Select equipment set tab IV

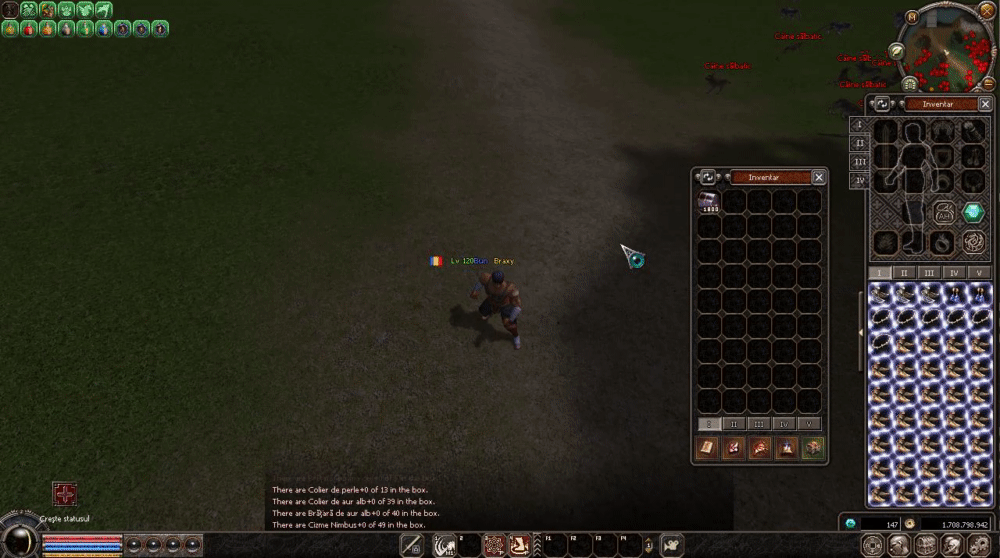[x=859, y=181]
